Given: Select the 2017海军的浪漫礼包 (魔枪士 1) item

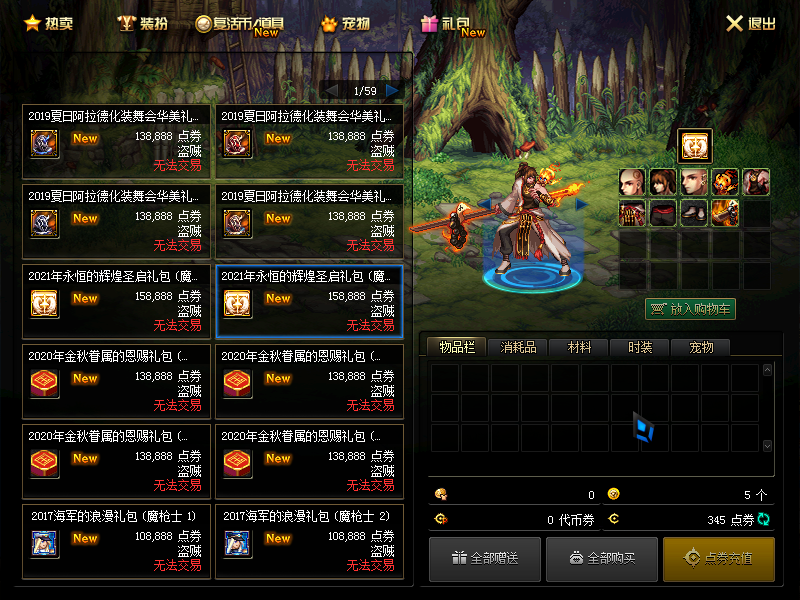Looking at the screenshot, I should 117,542.
